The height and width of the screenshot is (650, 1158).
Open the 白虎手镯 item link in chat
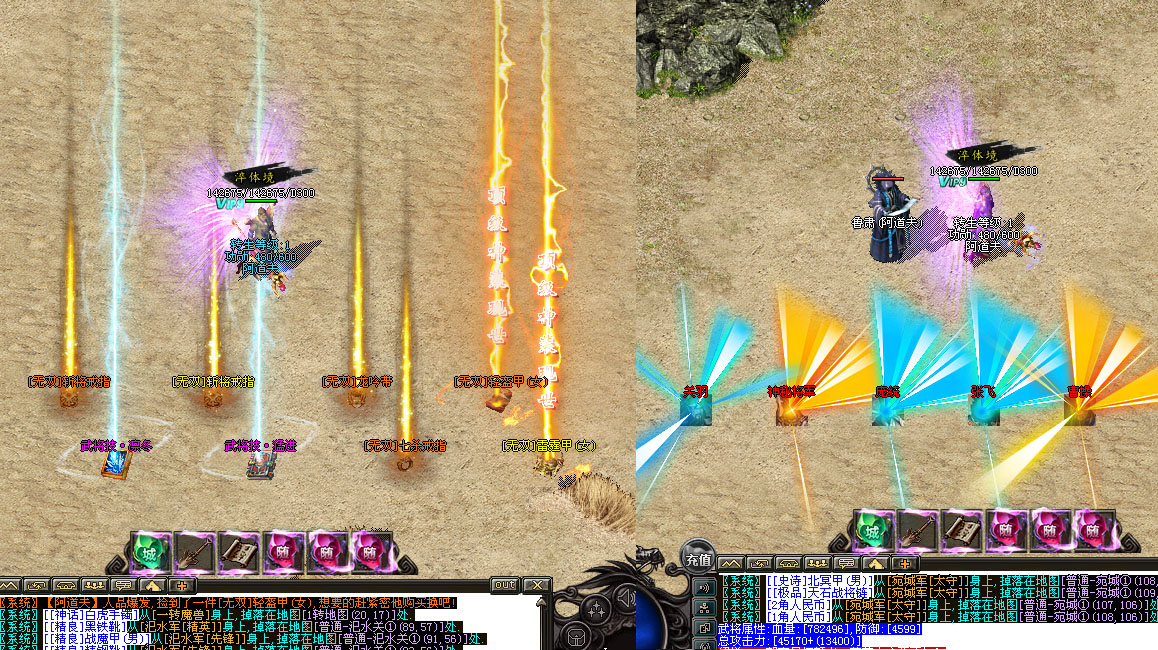[x=108, y=615]
